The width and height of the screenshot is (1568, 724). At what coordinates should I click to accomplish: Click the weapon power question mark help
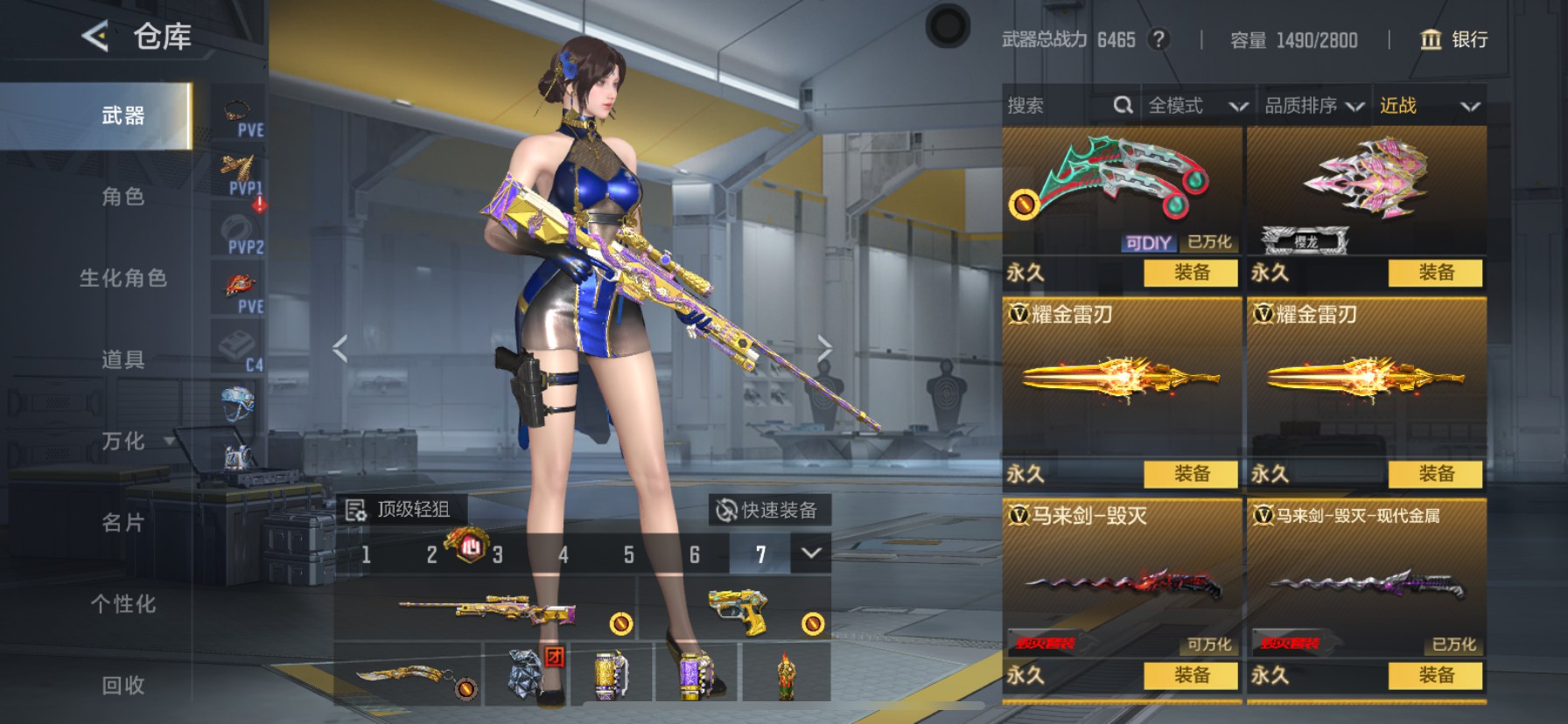coord(1158,39)
